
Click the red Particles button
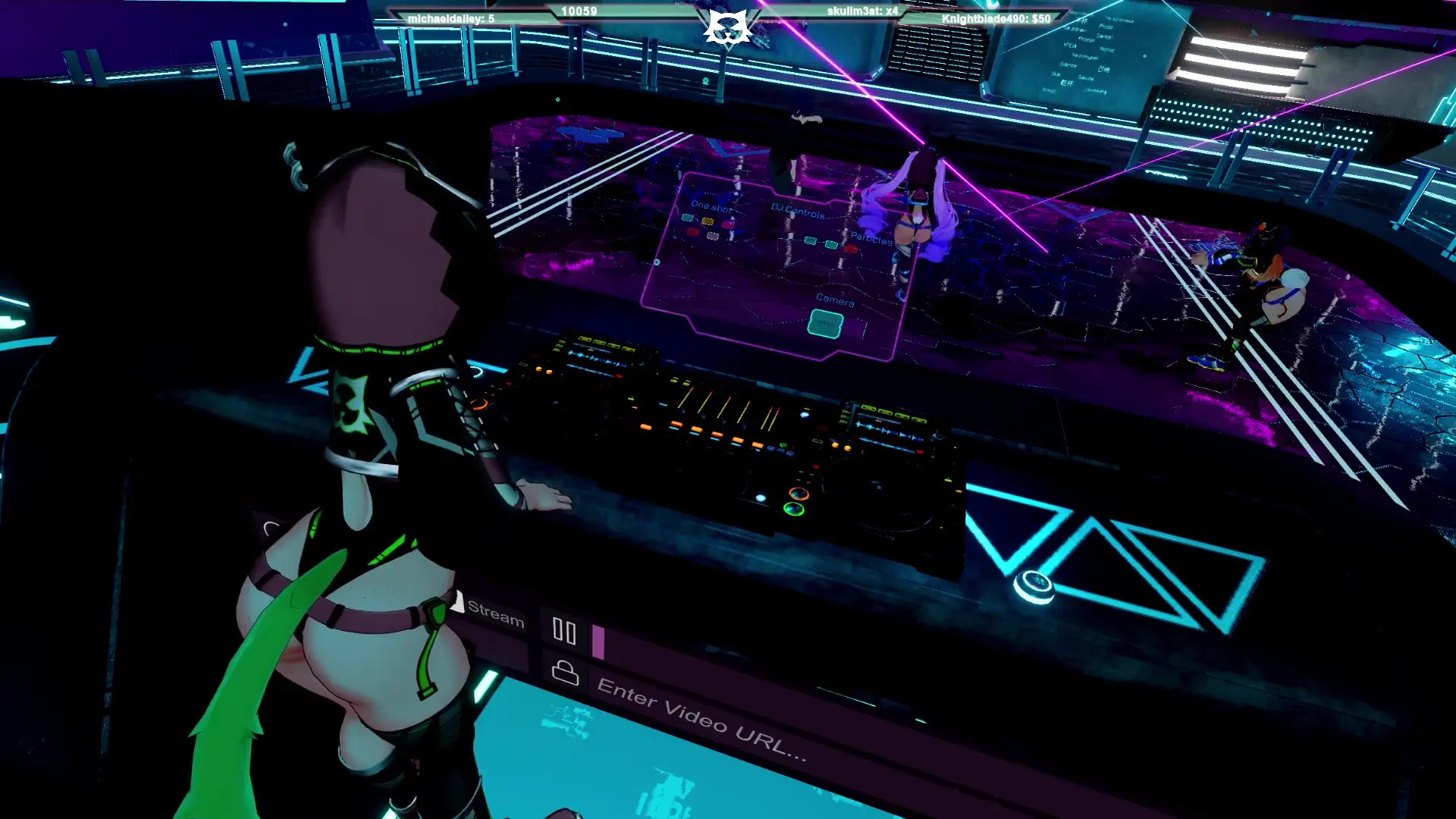tap(850, 249)
